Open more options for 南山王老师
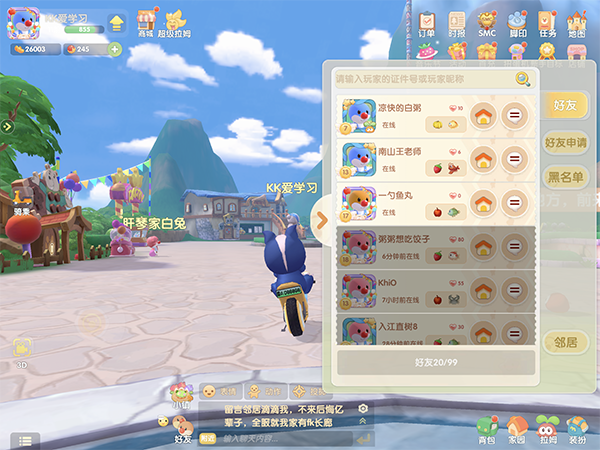The width and height of the screenshot is (600, 450). coord(515,159)
